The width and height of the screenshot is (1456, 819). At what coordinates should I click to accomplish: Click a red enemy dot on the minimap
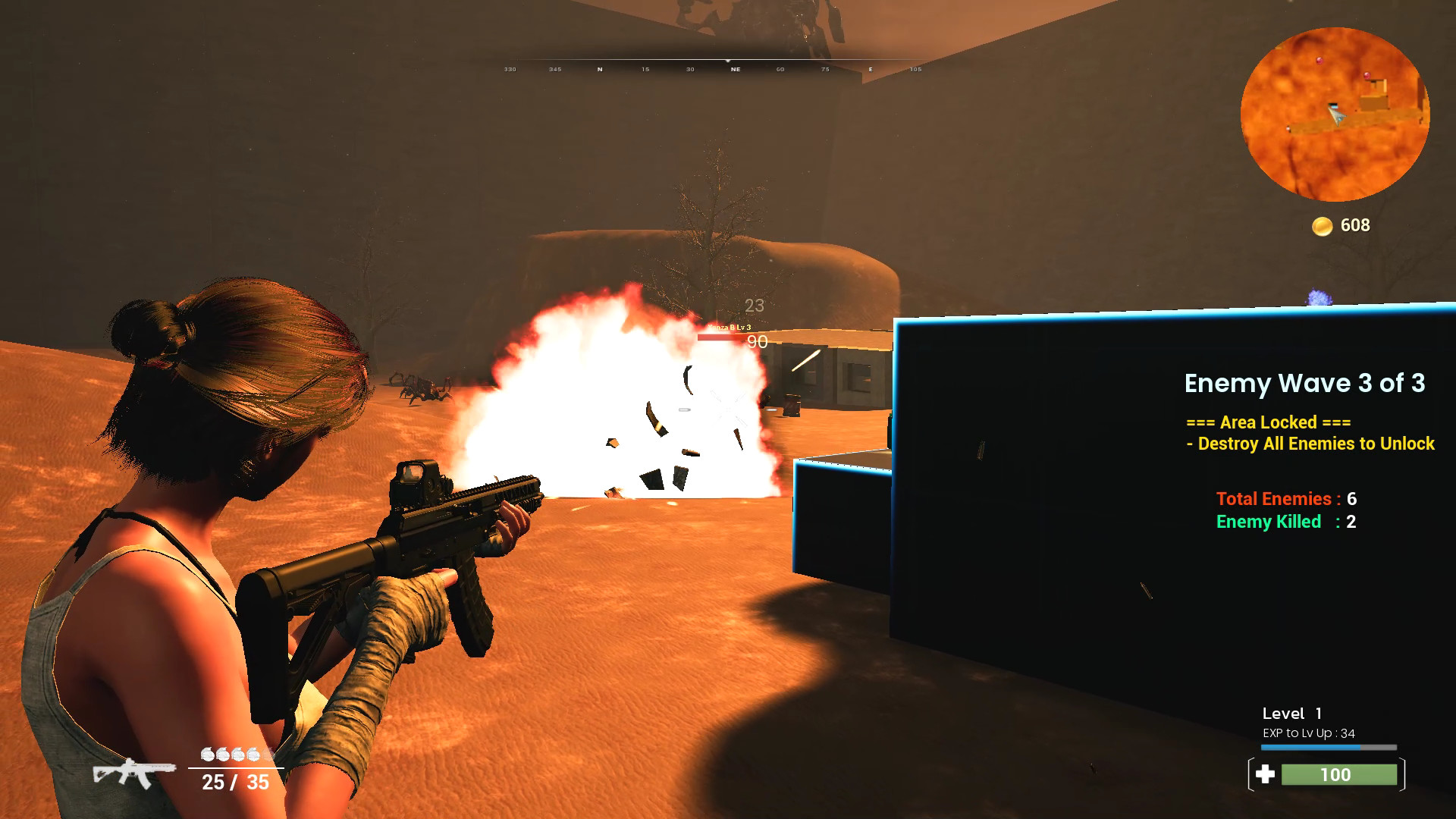(x=1319, y=61)
